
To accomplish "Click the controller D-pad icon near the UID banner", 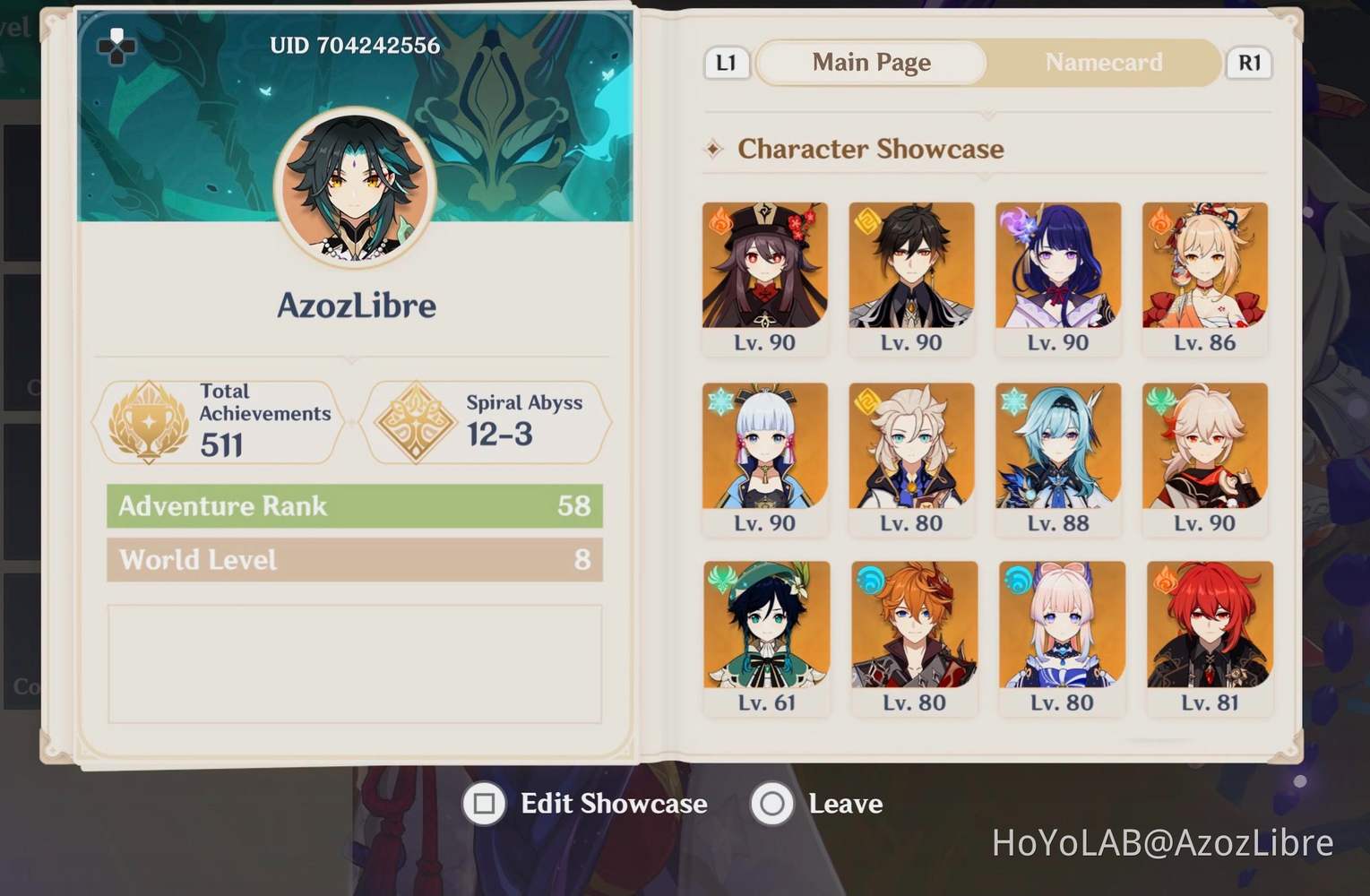I will pos(117,47).
